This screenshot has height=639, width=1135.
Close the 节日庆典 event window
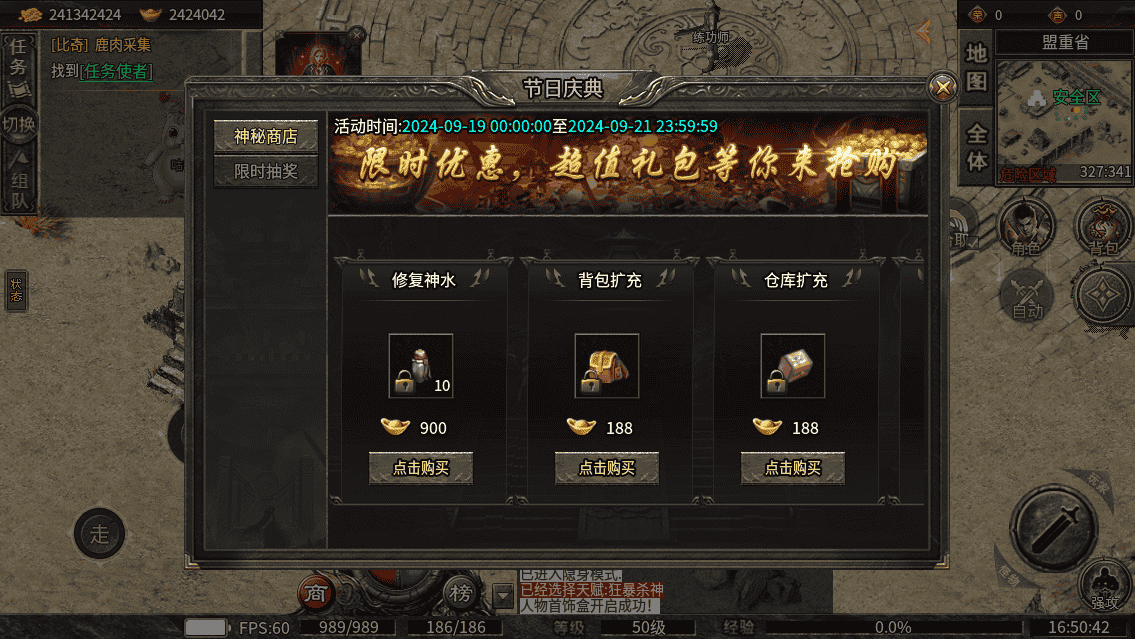[942, 88]
